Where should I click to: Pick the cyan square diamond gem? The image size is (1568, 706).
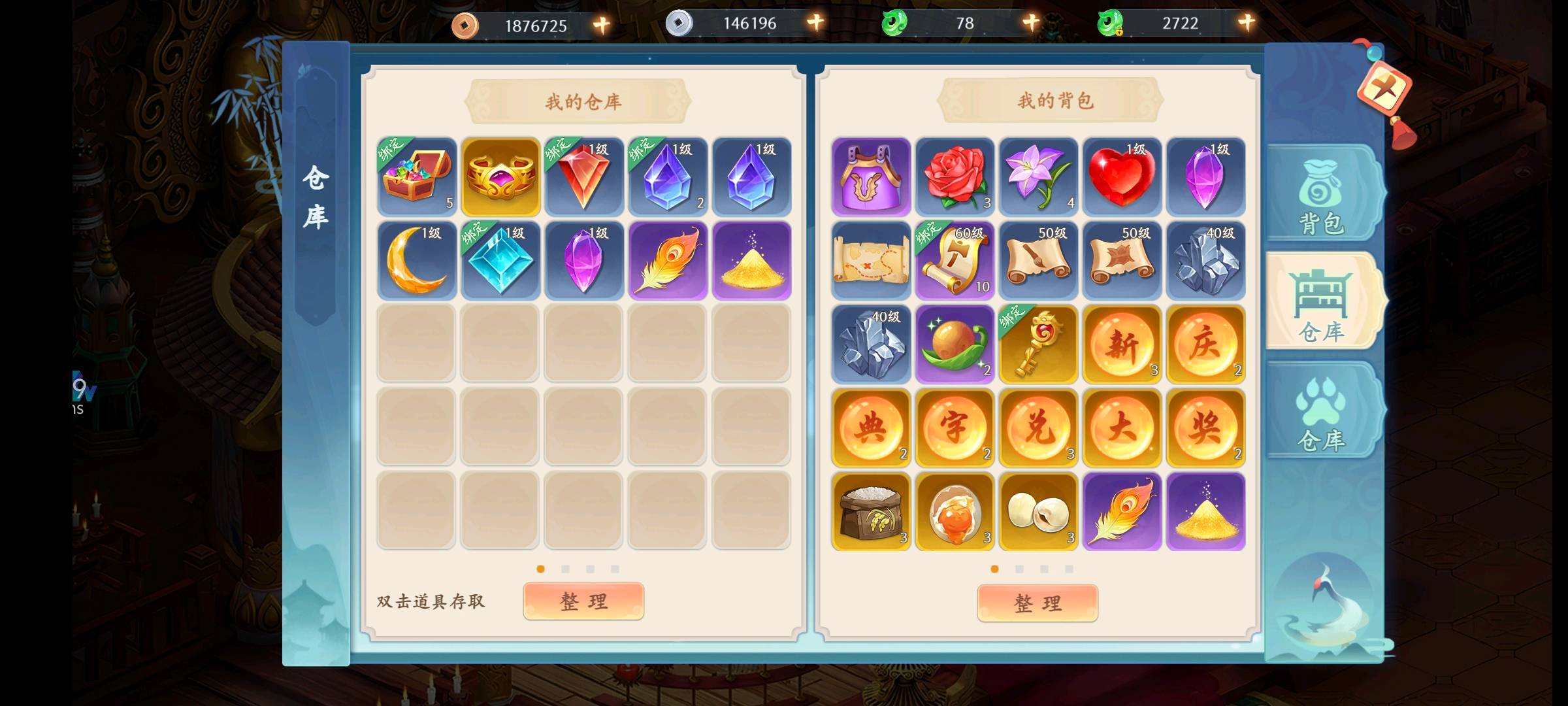[x=500, y=260]
